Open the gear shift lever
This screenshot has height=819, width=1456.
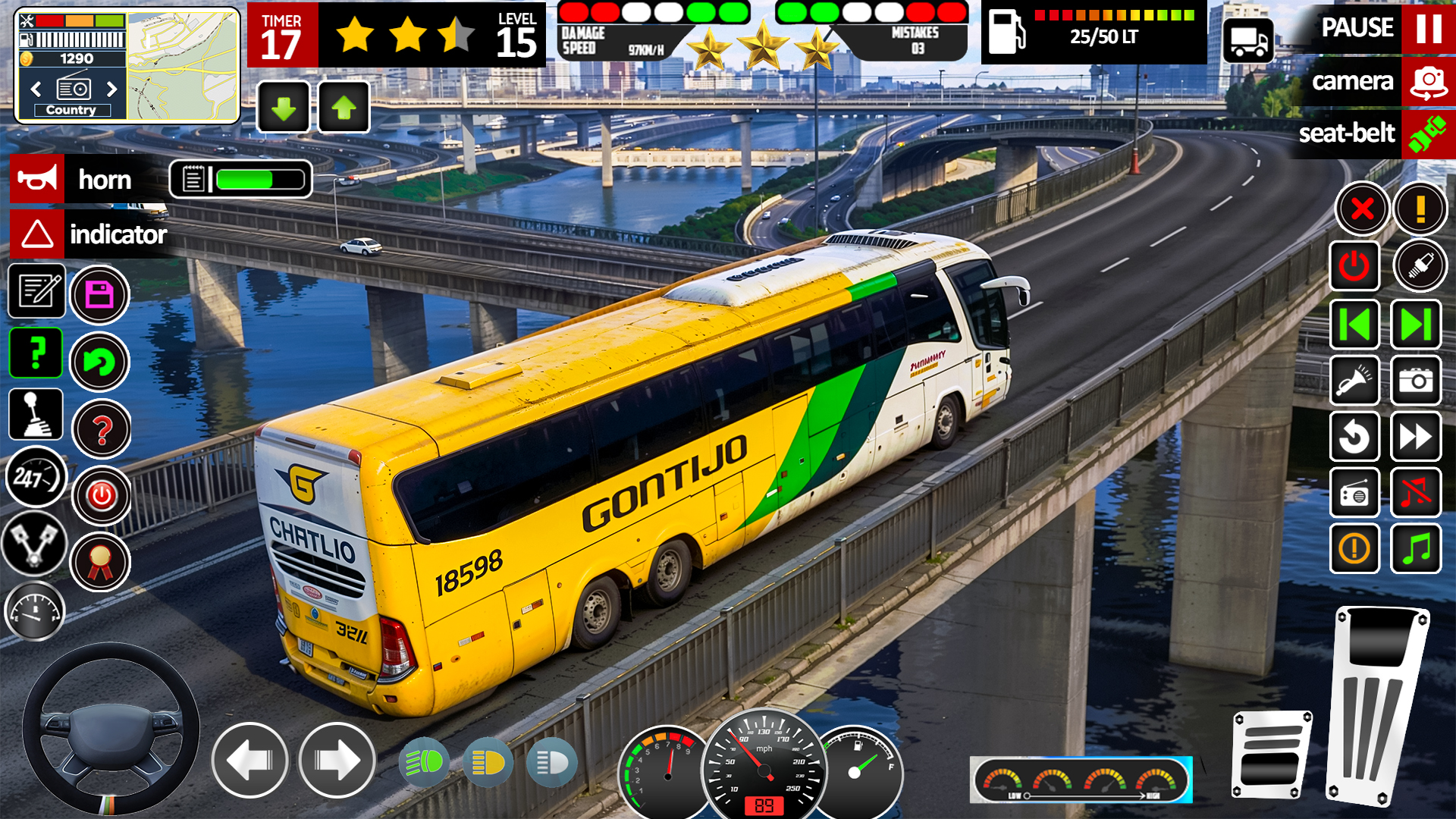36,415
